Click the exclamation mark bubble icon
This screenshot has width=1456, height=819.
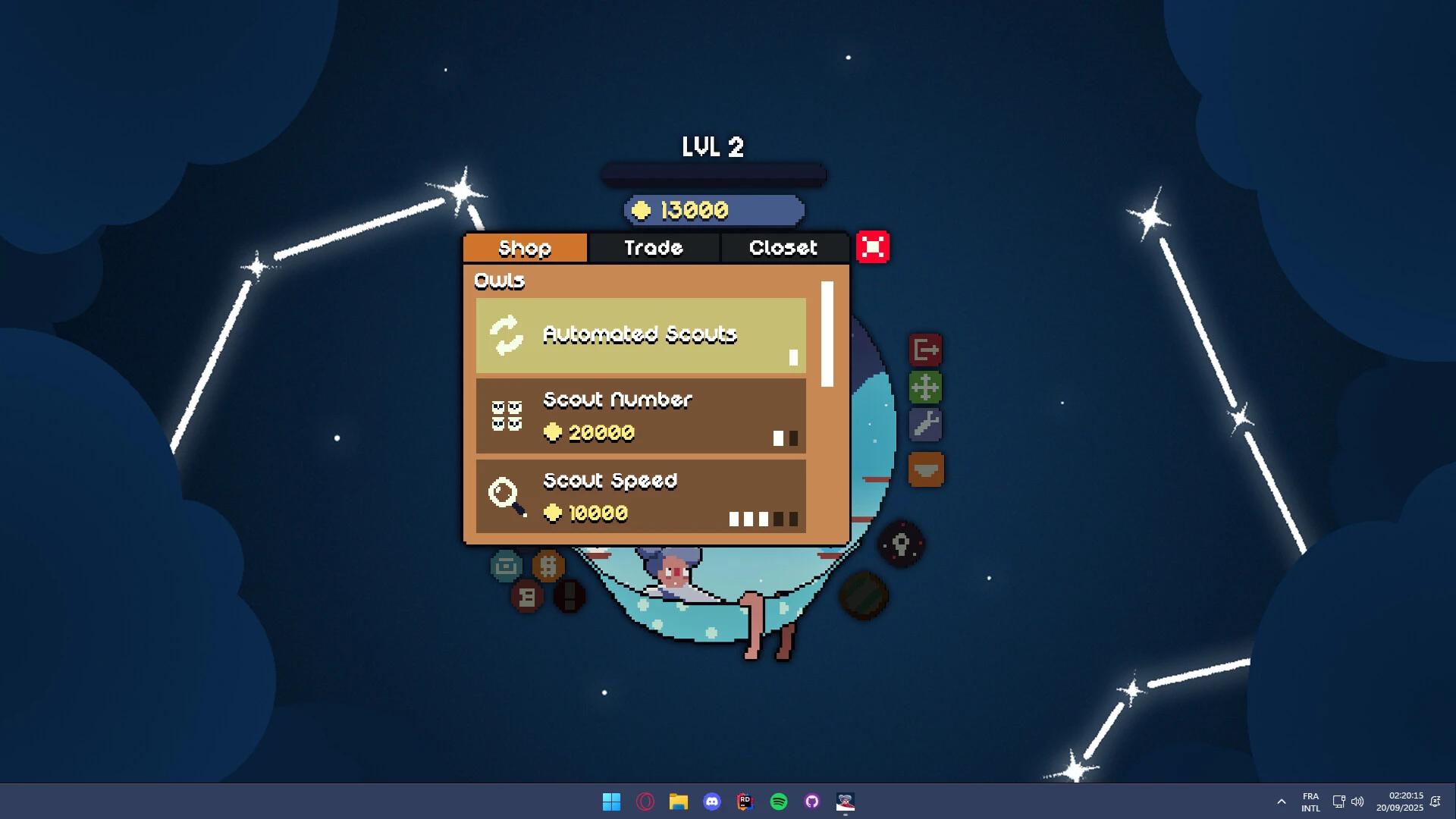[x=570, y=596]
